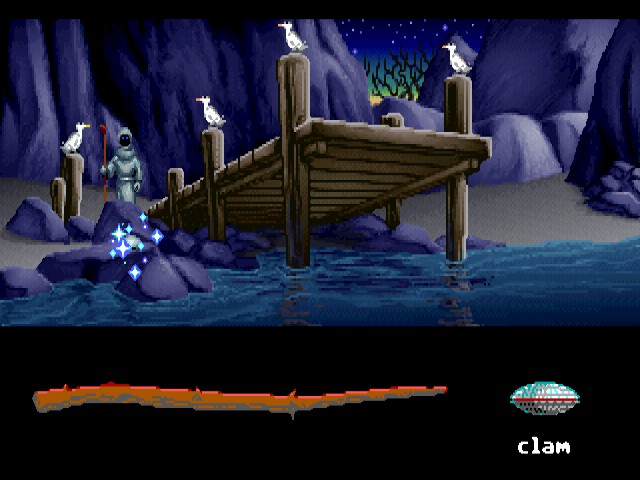640x480 pixels.
Task: Click the wooden distaff staff
Action: coord(240,398)
